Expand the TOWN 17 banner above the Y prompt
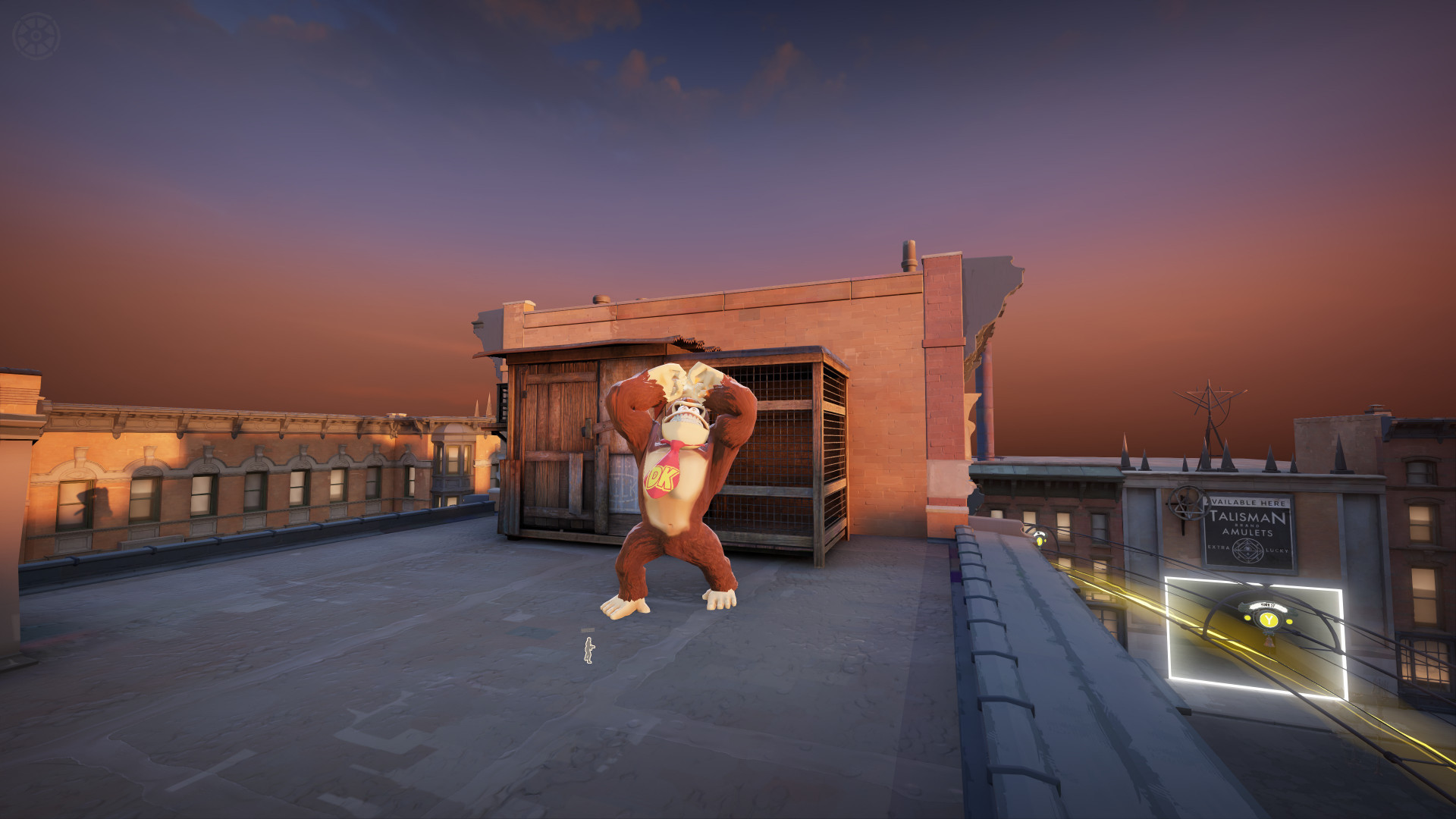Screen dimensions: 1456x819 click(x=1269, y=605)
